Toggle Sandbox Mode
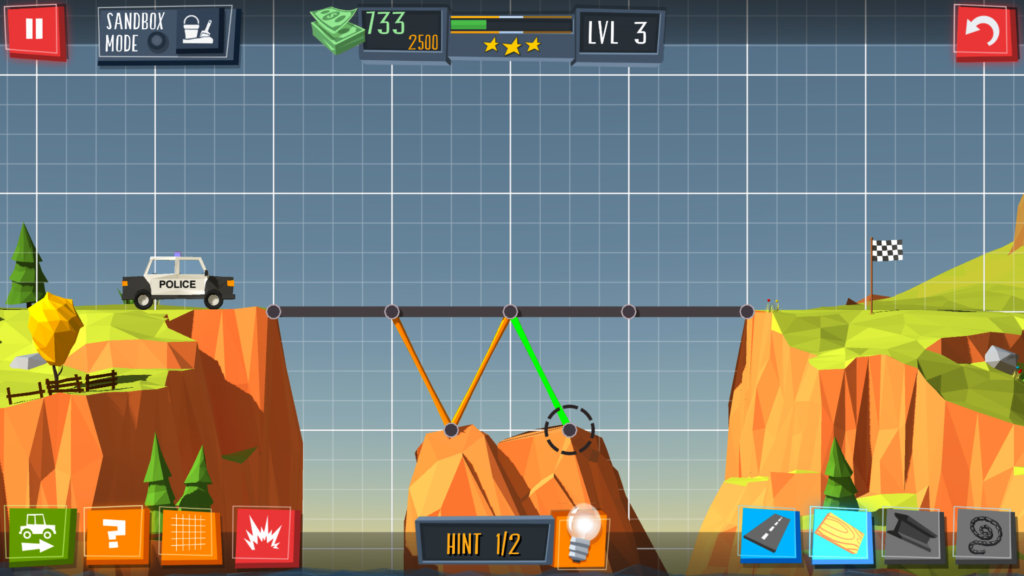 pos(166,34)
